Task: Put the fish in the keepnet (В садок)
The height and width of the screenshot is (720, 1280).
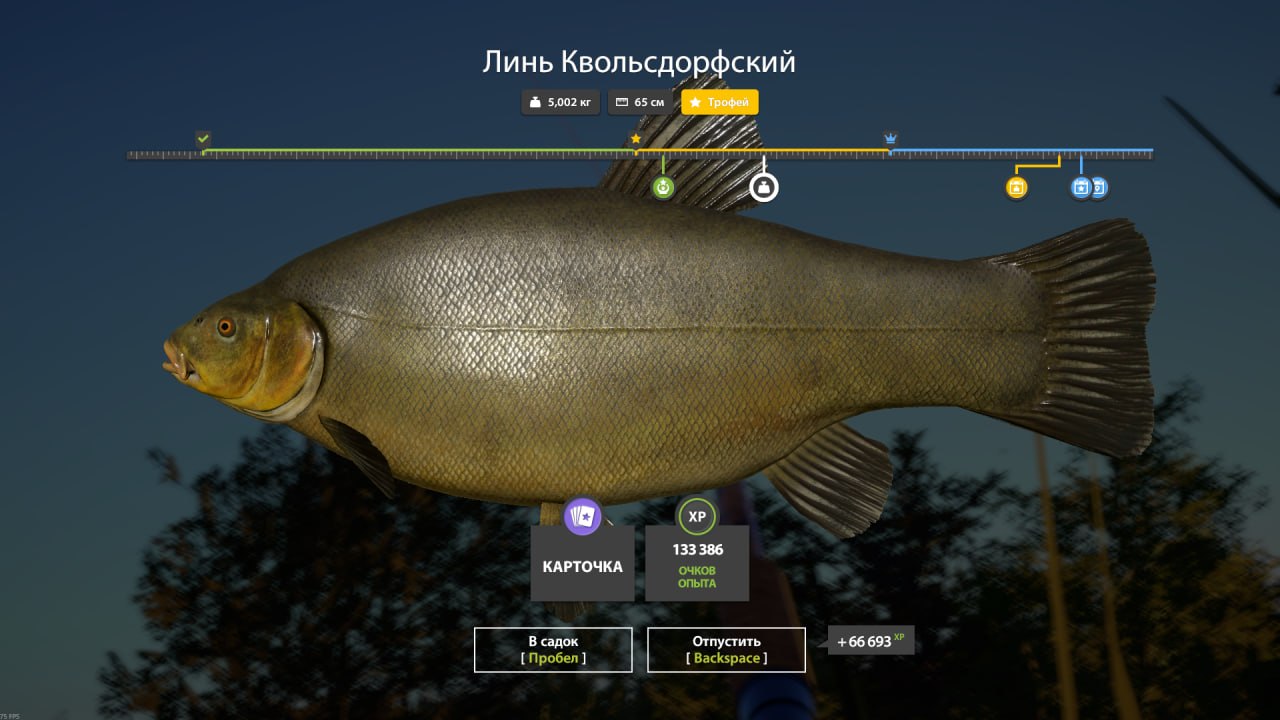Action: (553, 649)
